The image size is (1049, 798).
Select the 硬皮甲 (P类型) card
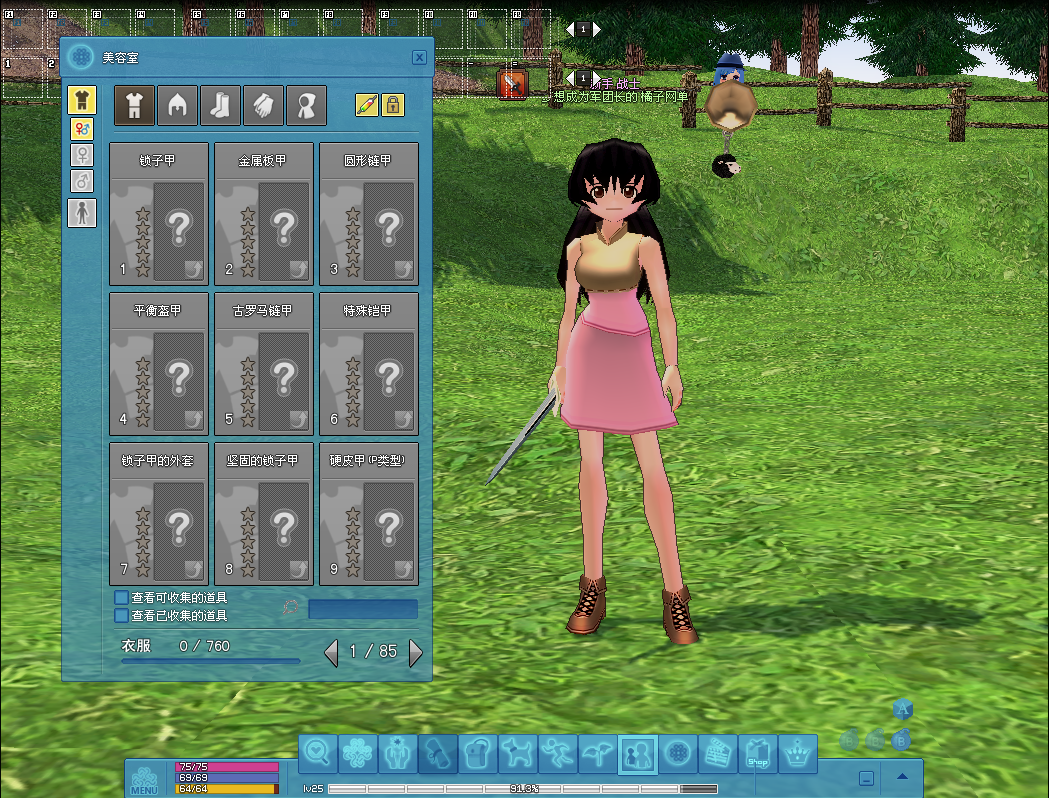(369, 514)
